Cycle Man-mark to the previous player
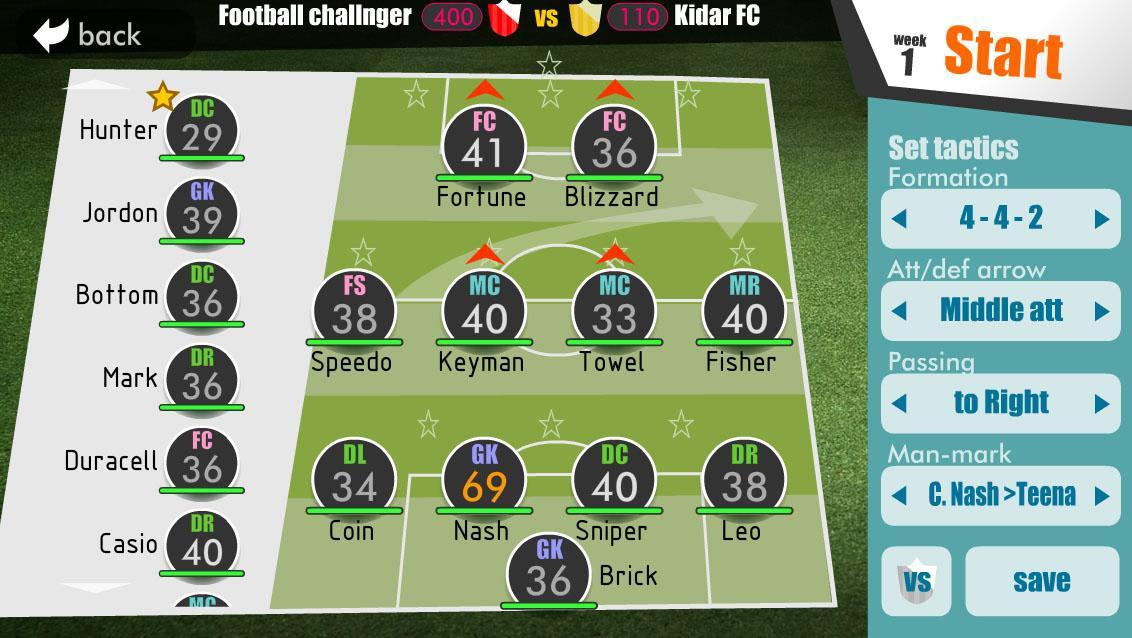 pyautogui.click(x=899, y=495)
